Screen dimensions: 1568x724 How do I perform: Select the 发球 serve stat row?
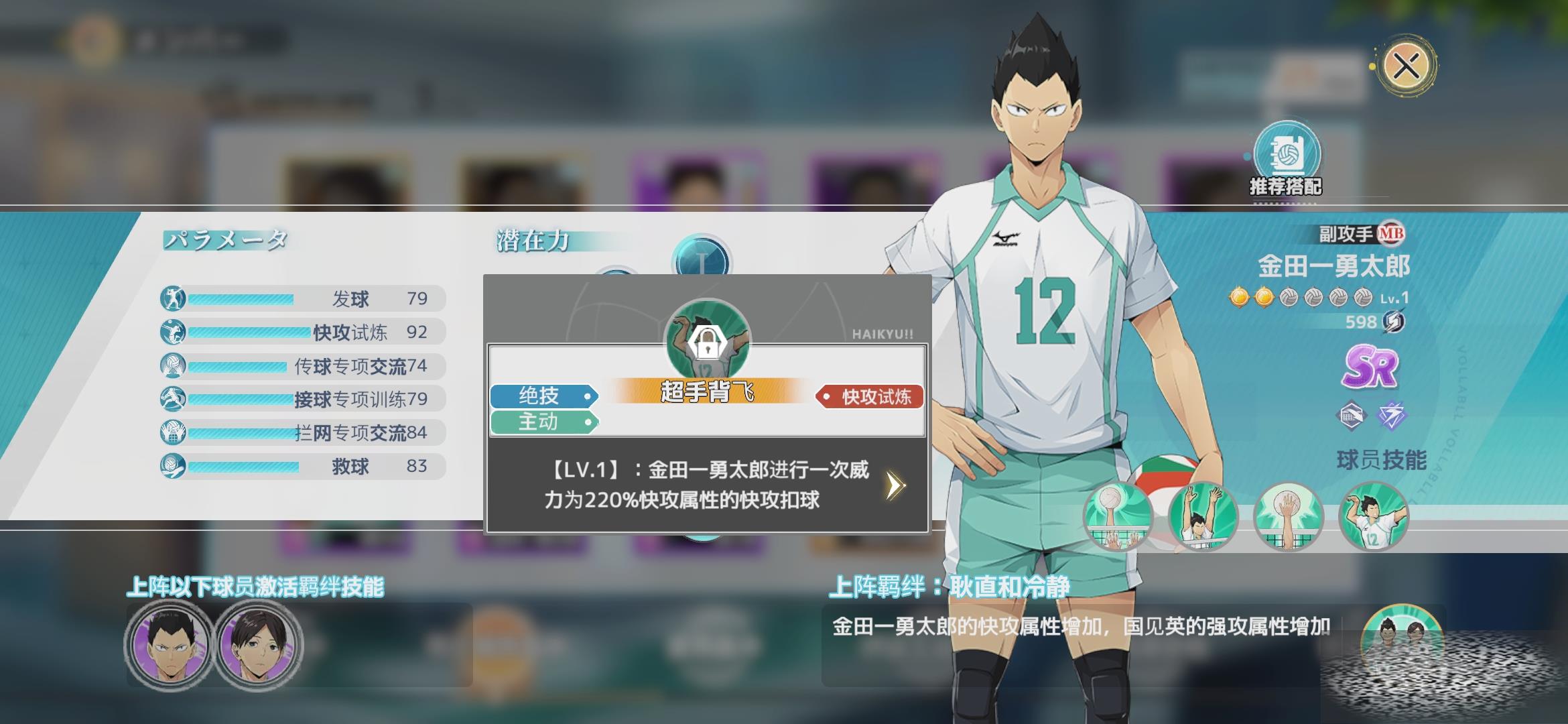click(303, 298)
